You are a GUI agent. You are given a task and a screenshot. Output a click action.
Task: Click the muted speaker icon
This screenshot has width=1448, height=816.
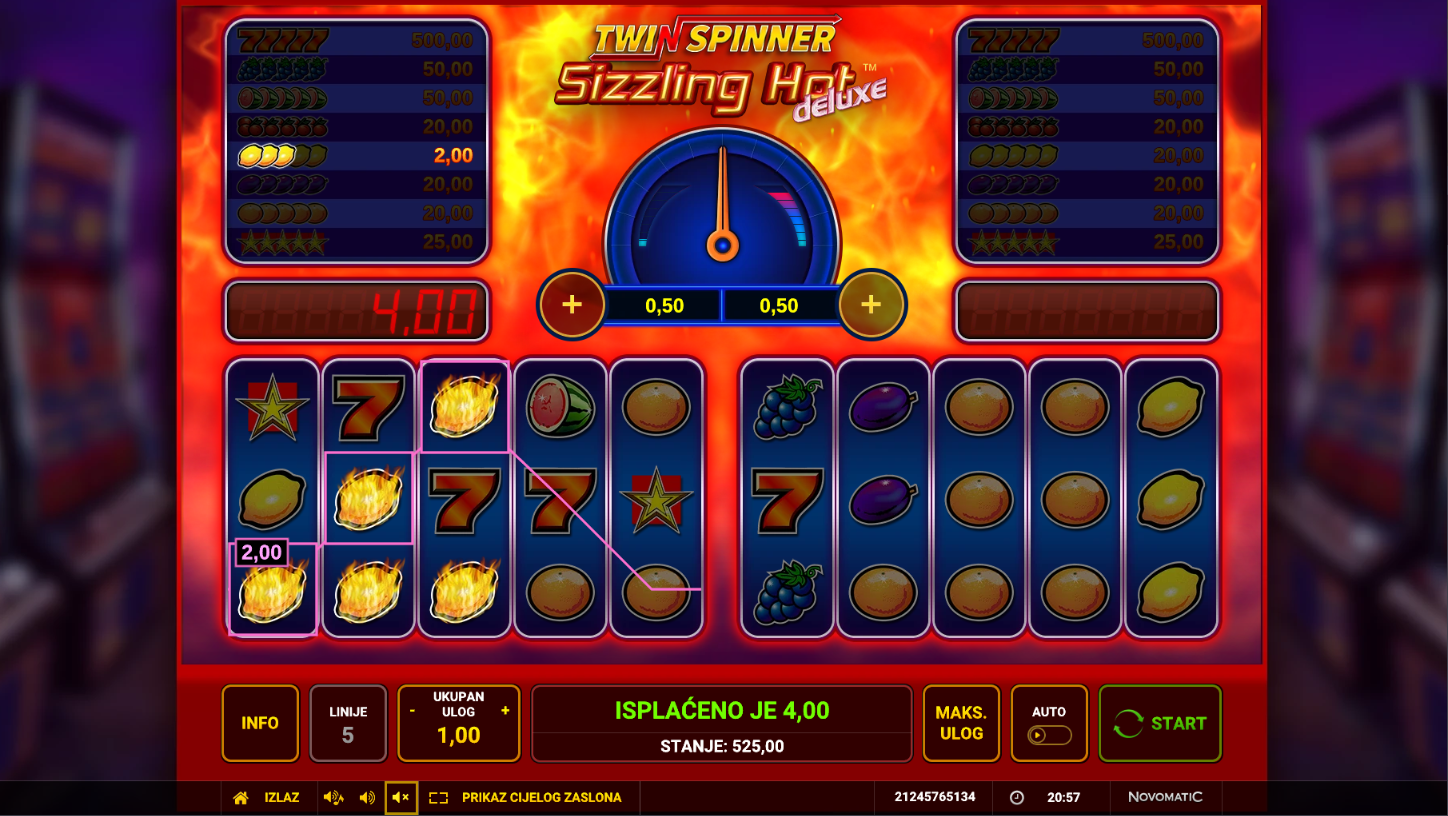coord(401,798)
